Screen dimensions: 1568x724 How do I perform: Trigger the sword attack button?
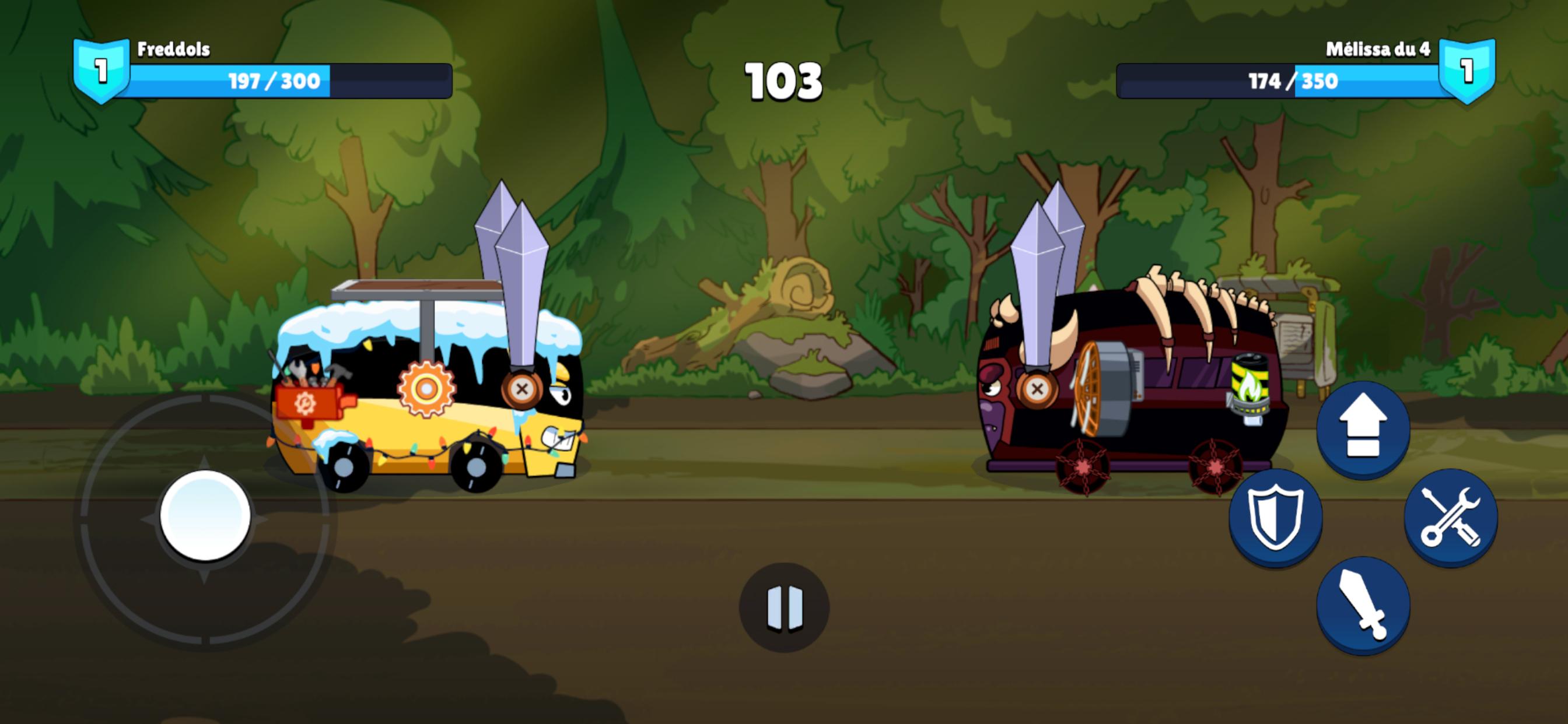coord(1363,605)
